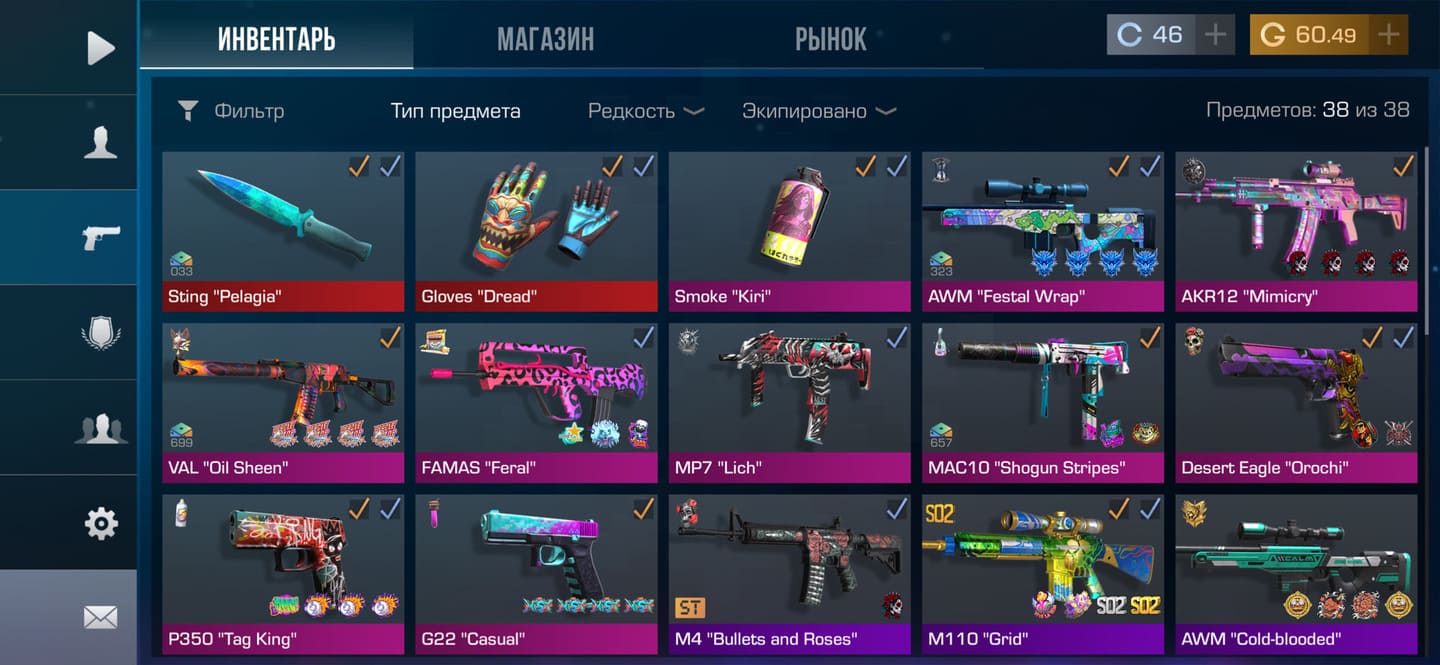The width and height of the screenshot is (1440, 665).
Task: Add silver coins with the plus button
Action: (1215, 35)
